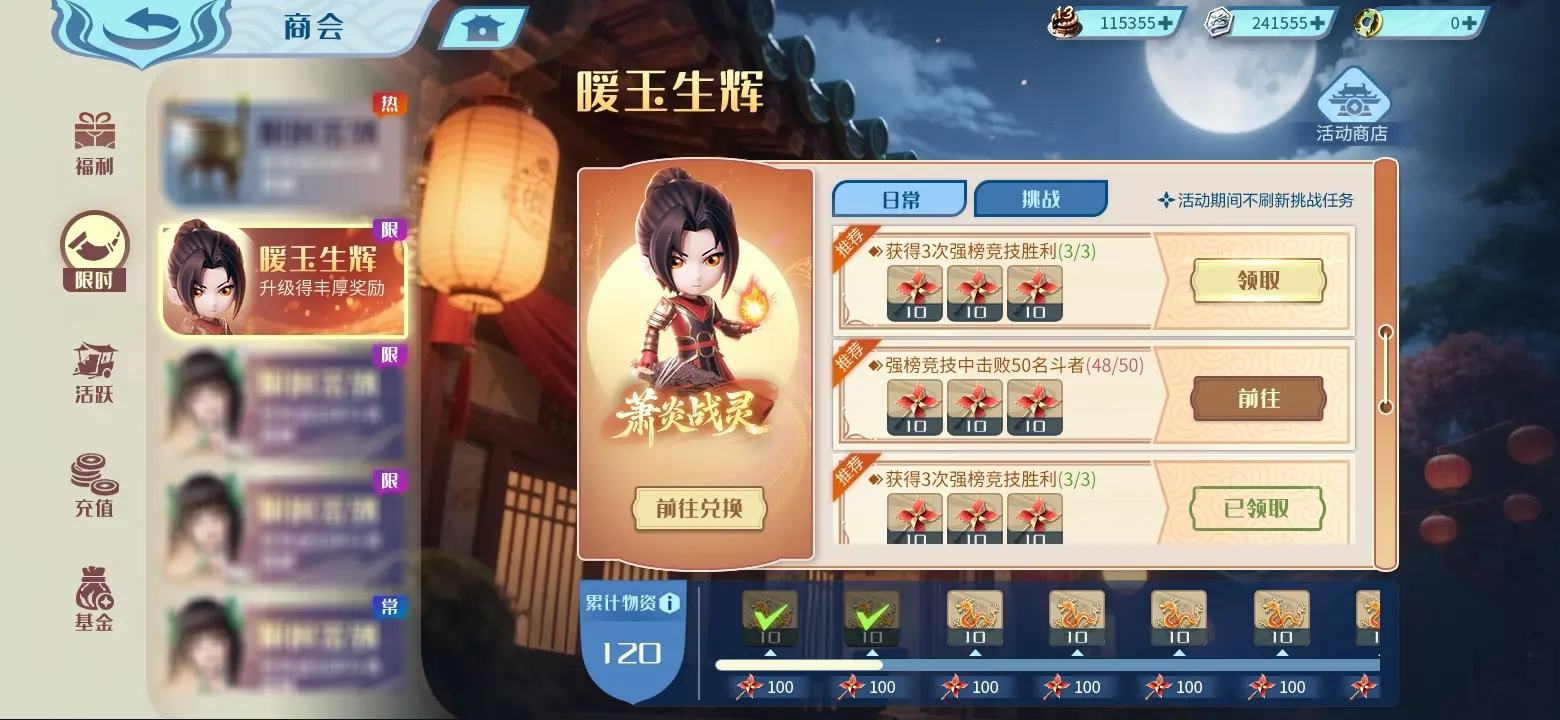
Task: Click the 前往 go button
Action: click(x=1257, y=398)
